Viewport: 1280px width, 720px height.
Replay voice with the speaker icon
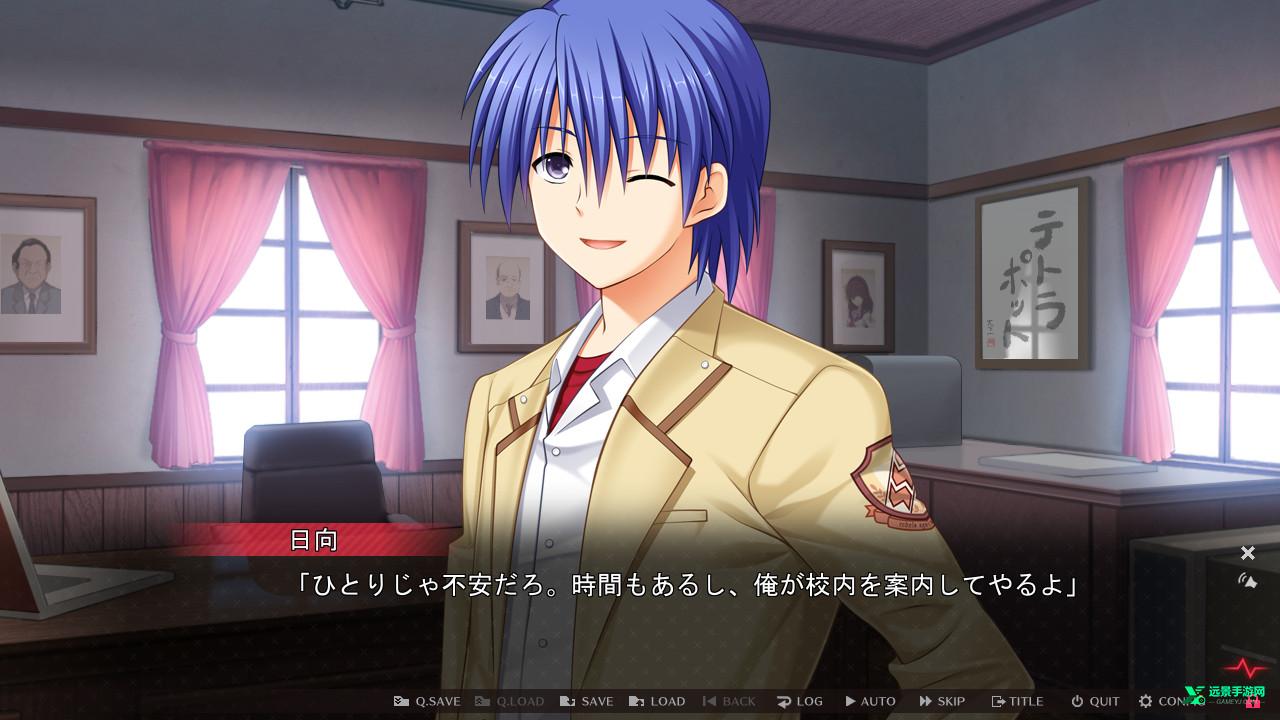coord(1248,580)
